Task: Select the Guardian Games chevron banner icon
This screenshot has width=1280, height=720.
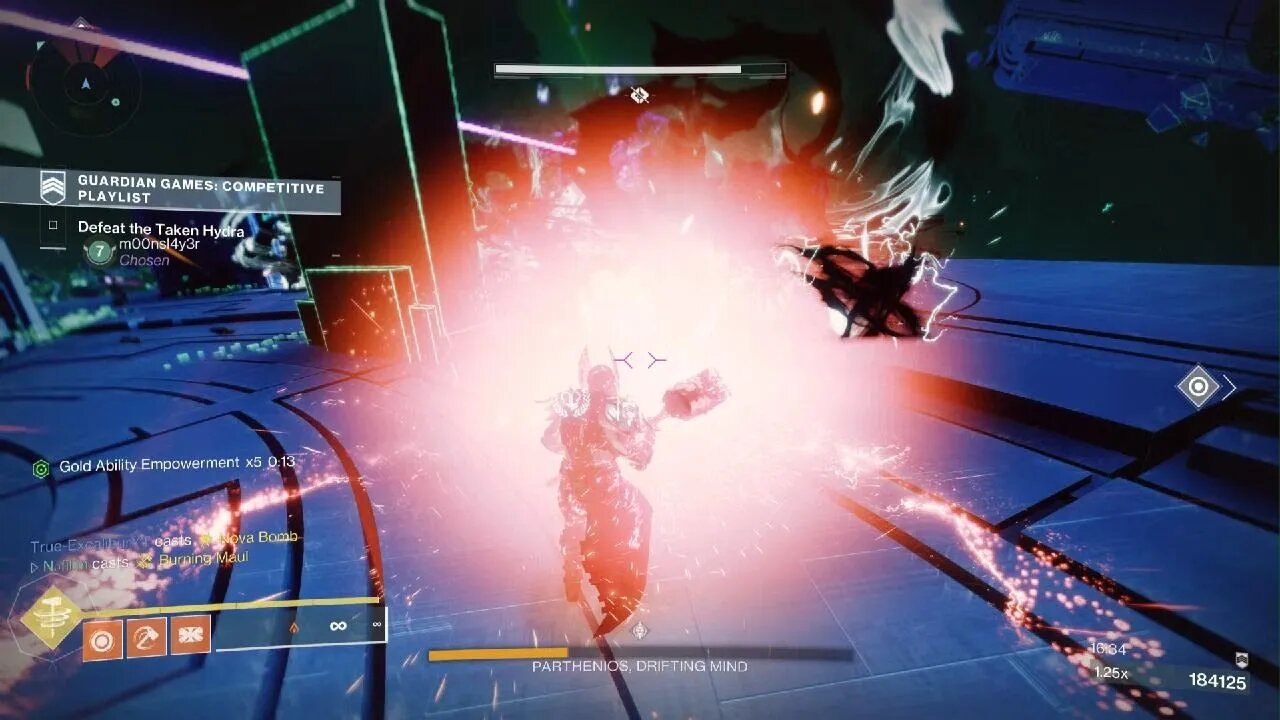Action: pos(51,187)
